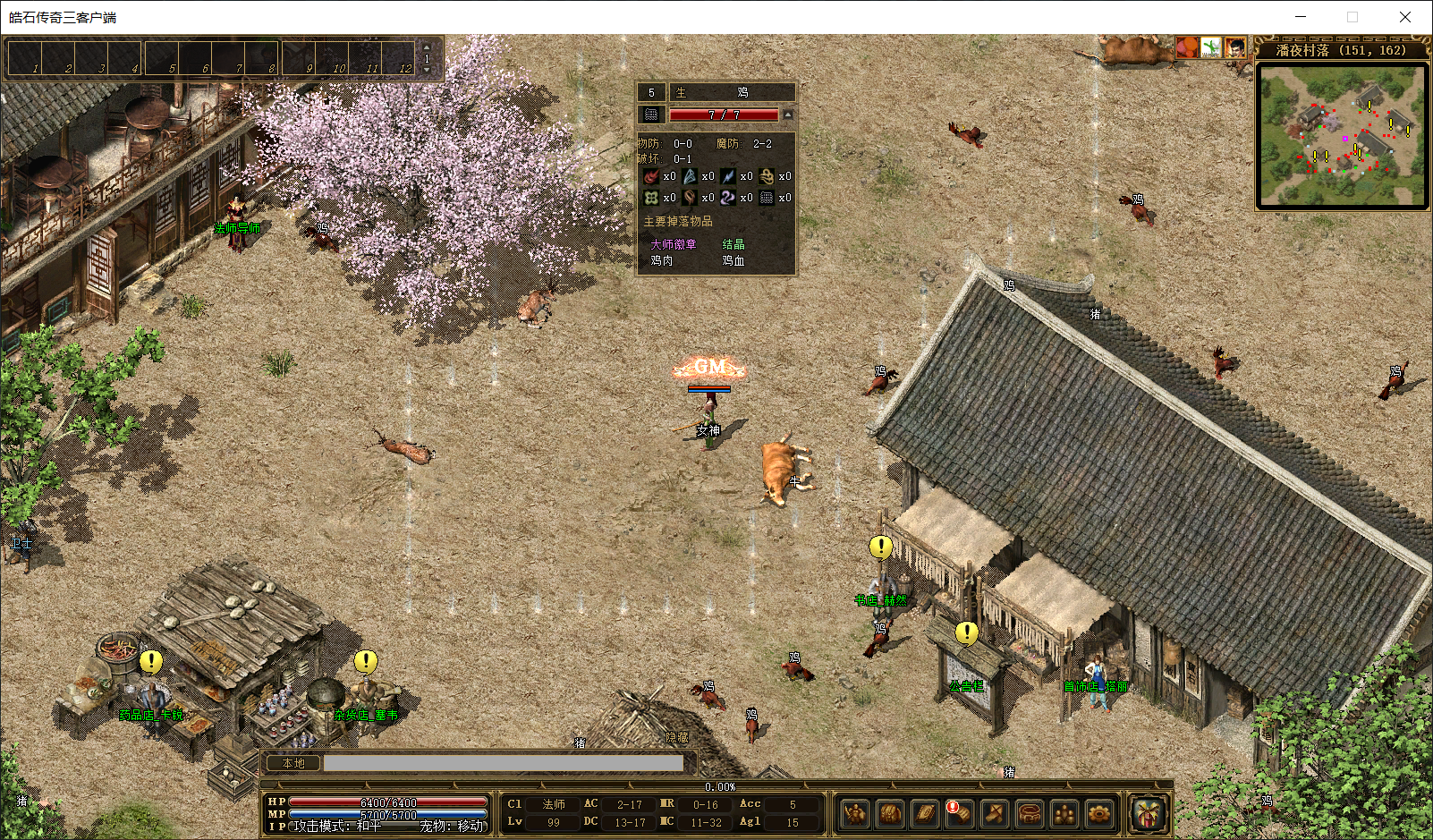Screen dimensions: 1433x840
Task: Collapse the 鸡 target info panel arrow
Action: 787,115
